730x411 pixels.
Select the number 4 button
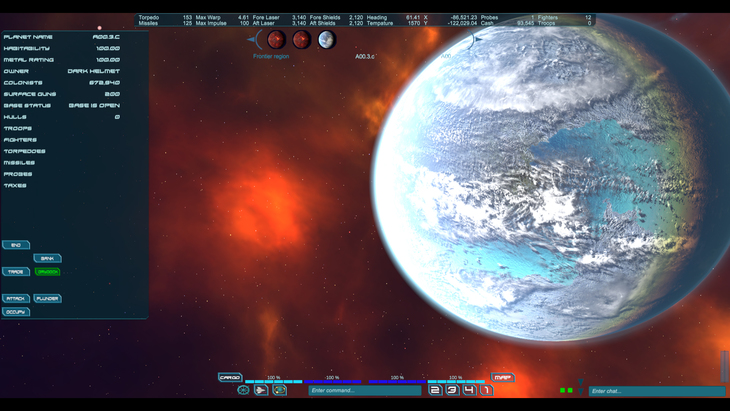pos(469,390)
